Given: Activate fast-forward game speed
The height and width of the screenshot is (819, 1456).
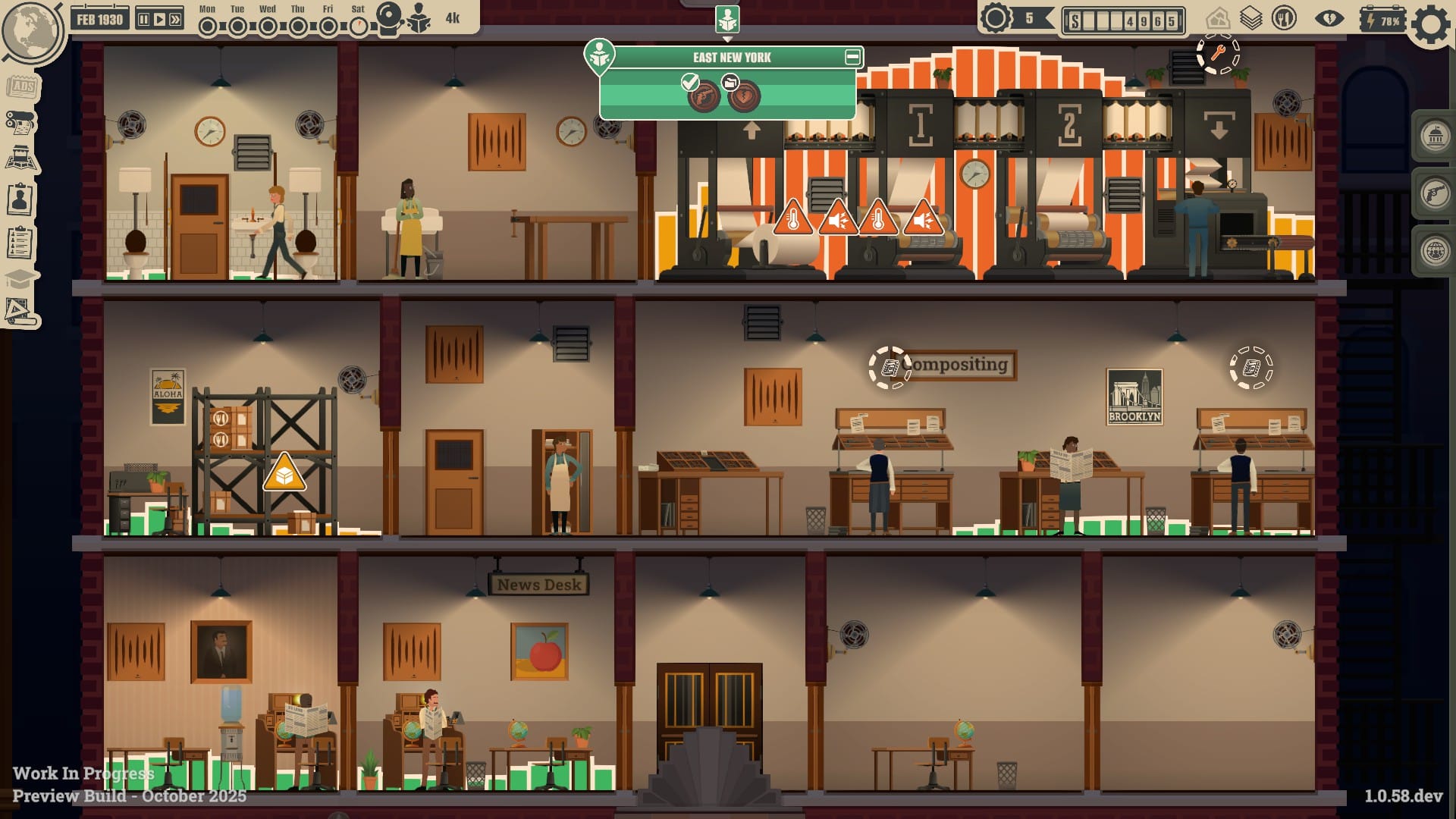Looking at the screenshot, I should [175, 19].
